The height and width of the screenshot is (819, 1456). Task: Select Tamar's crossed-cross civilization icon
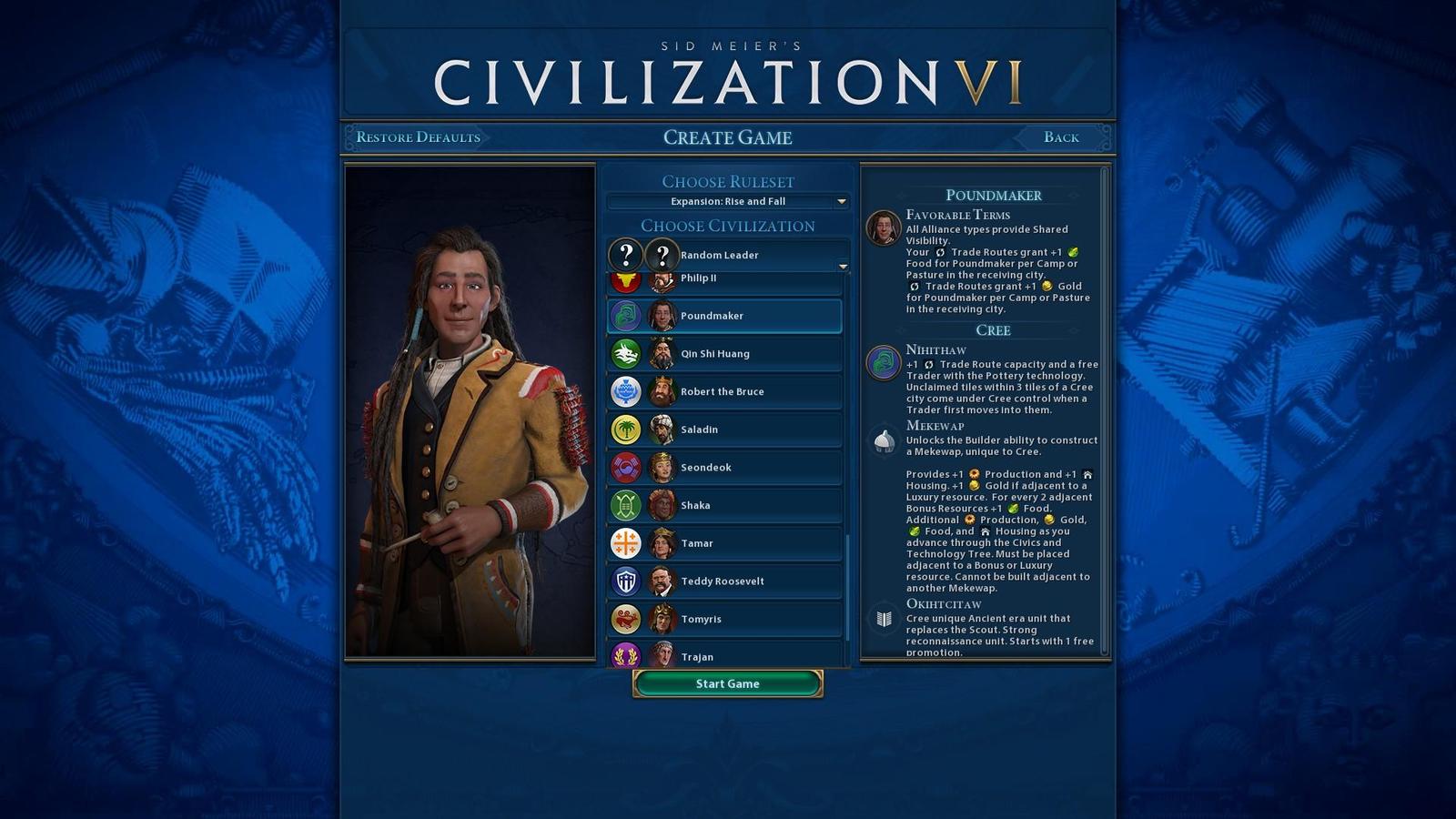625,542
